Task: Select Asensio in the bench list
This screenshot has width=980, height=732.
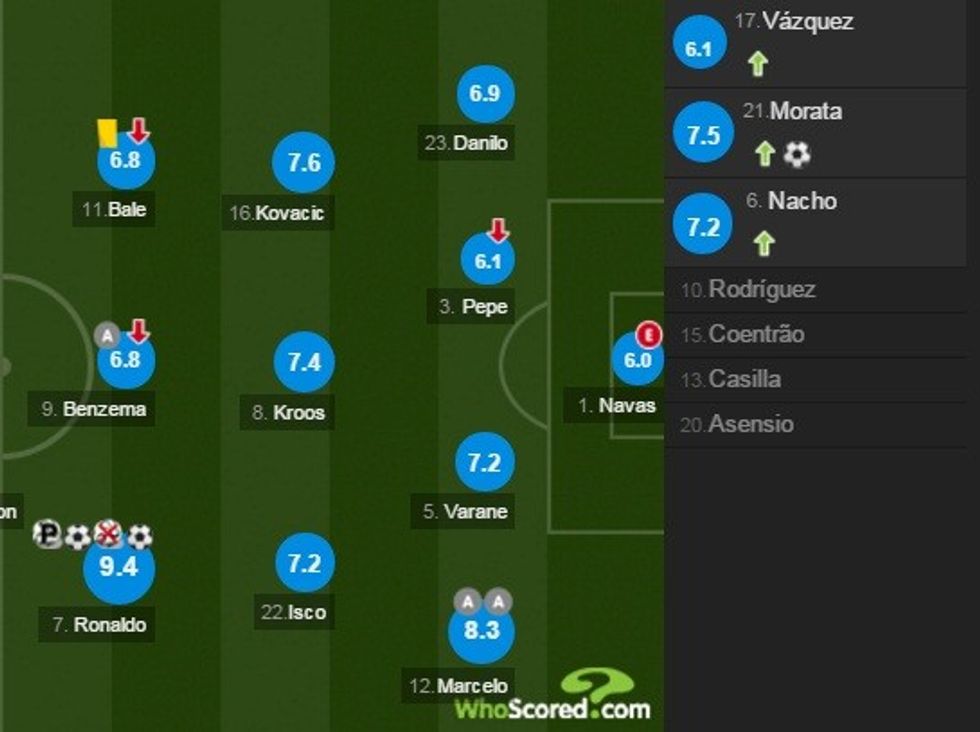Action: point(751,425)
